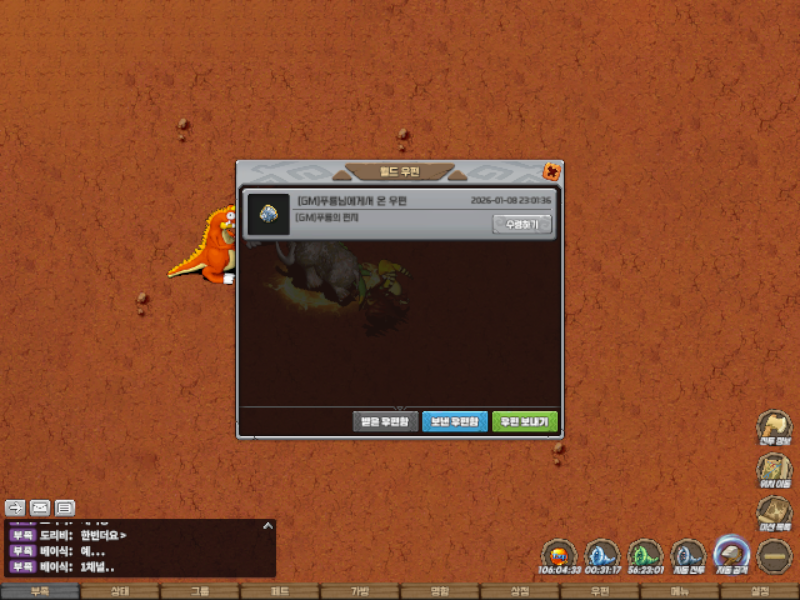Open the location move map icon

click(773, 470)
